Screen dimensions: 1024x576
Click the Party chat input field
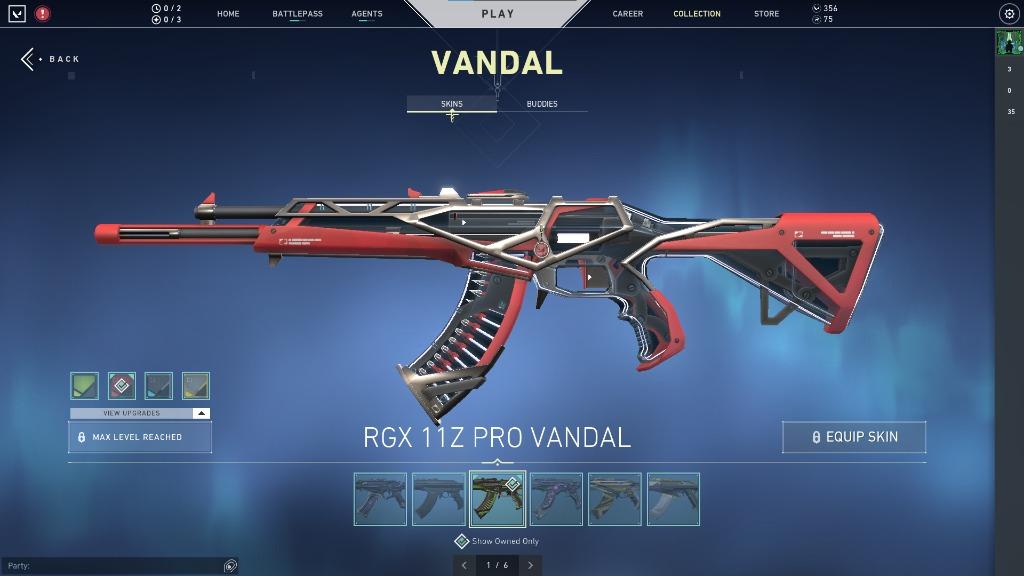click(110, 566)
